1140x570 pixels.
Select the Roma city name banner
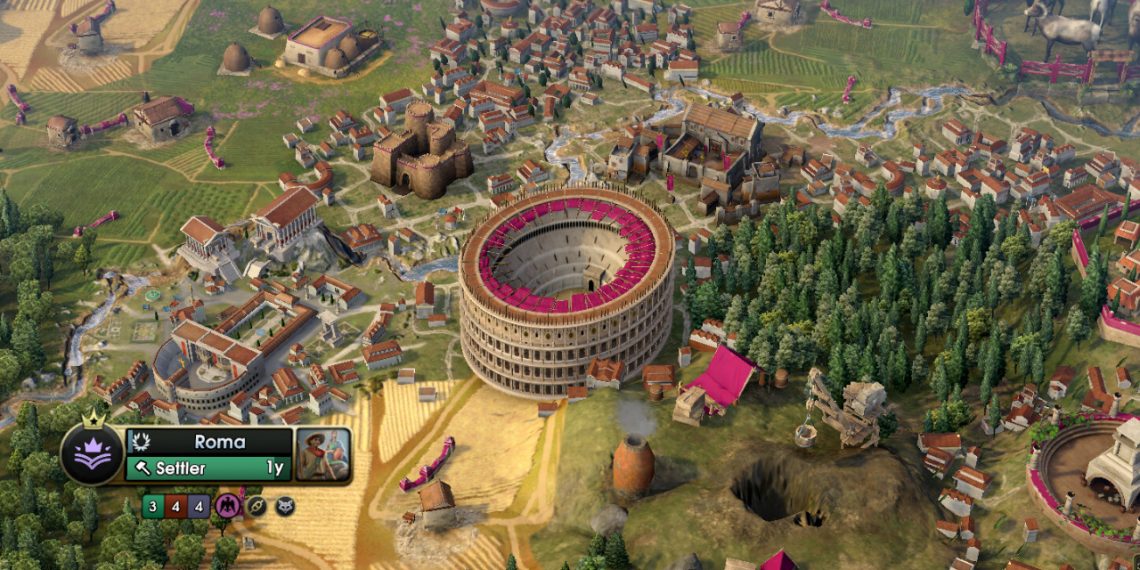coord(219,441)
